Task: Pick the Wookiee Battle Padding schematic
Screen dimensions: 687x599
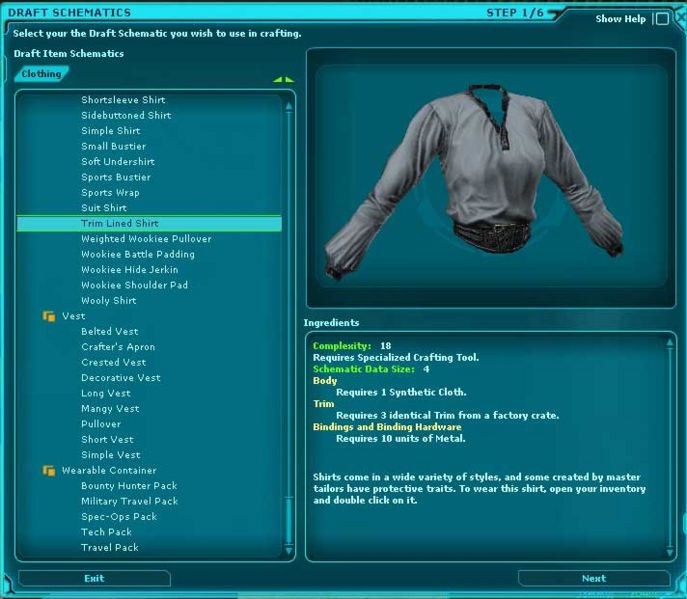Action: 137,255
